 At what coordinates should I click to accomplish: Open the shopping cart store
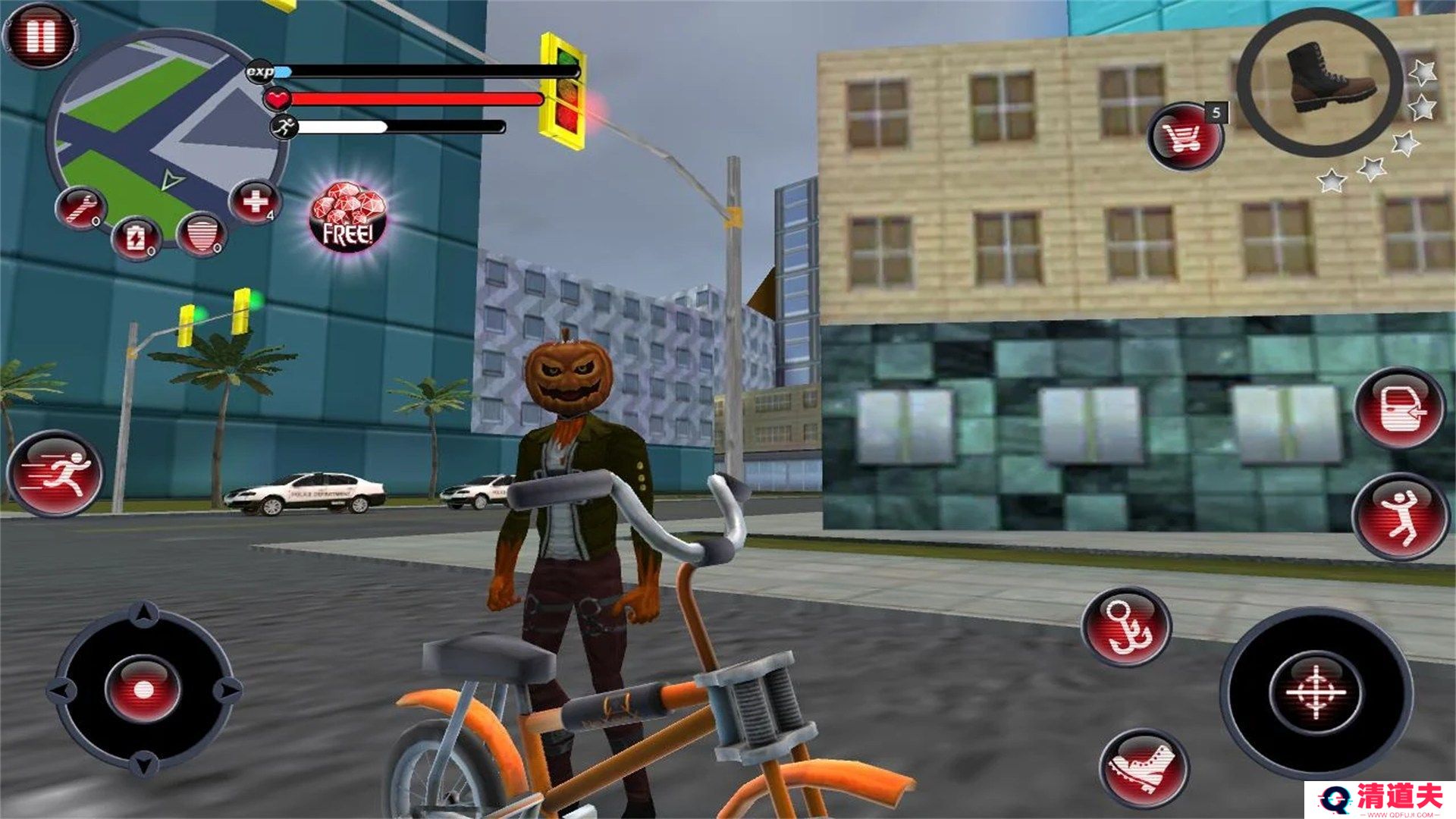coord(1184,136)
